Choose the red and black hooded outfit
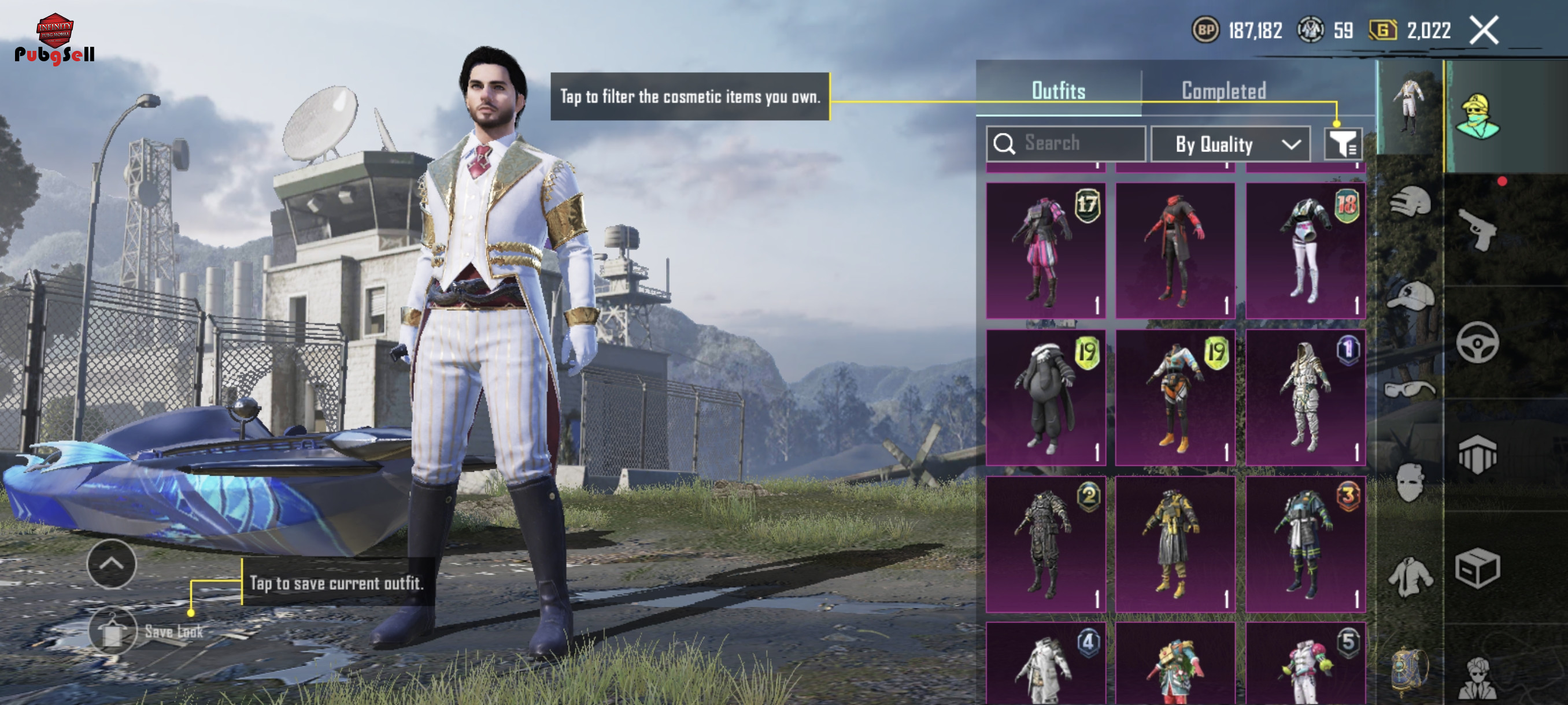 (1175, 251)
